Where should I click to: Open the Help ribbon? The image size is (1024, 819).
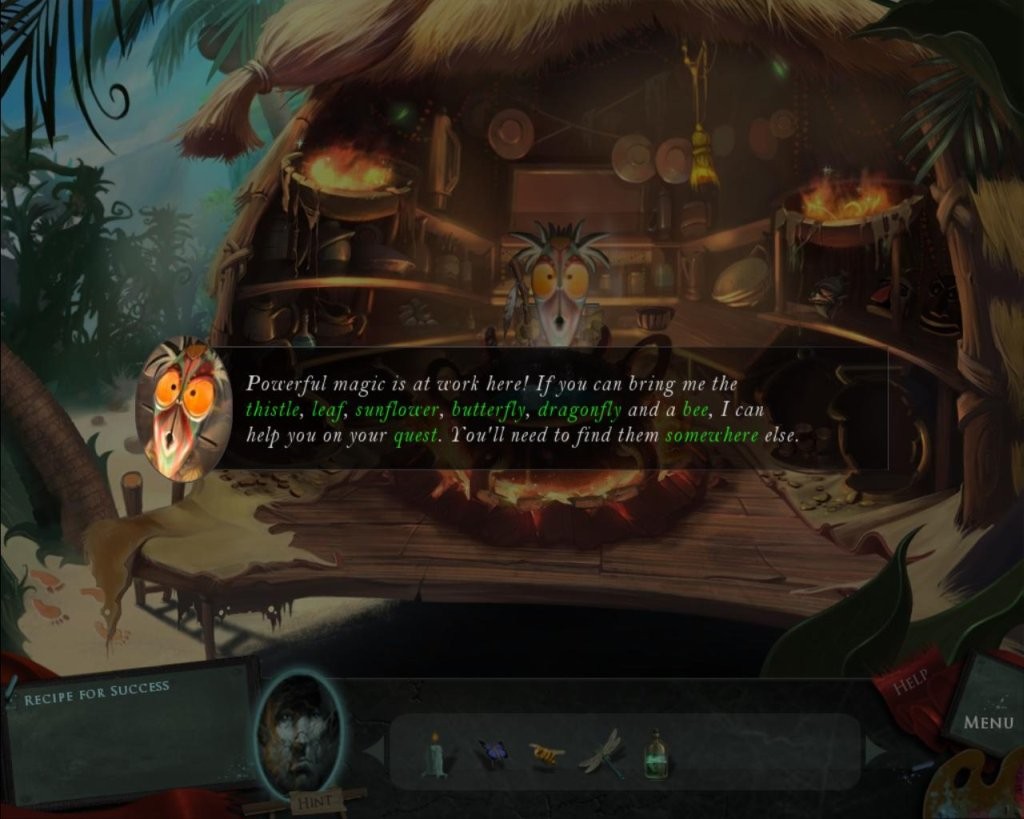point(910,683)
